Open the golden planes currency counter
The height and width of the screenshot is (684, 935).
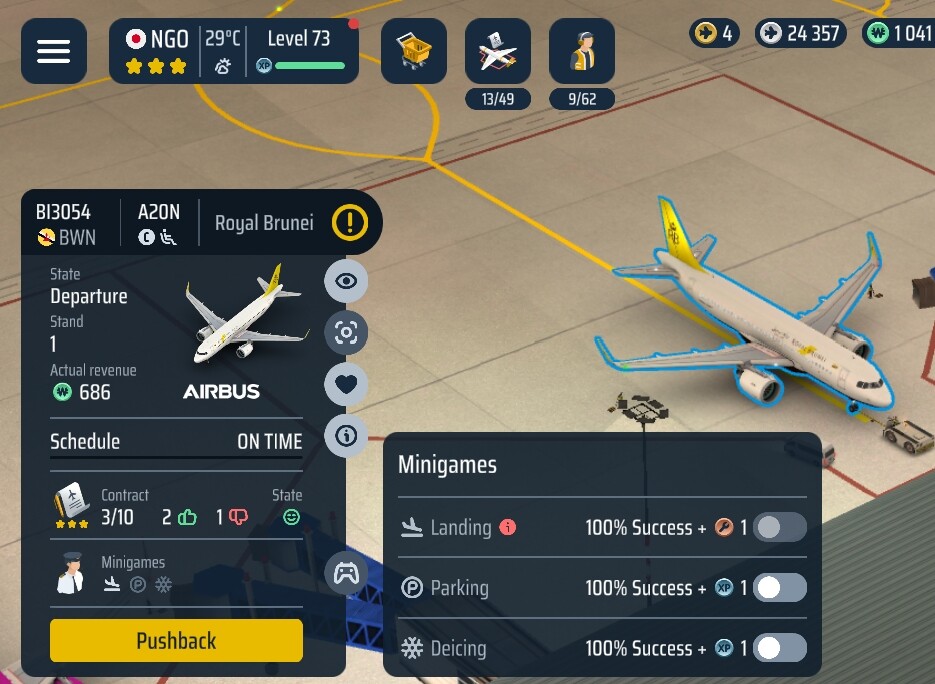tap(716, 33)
